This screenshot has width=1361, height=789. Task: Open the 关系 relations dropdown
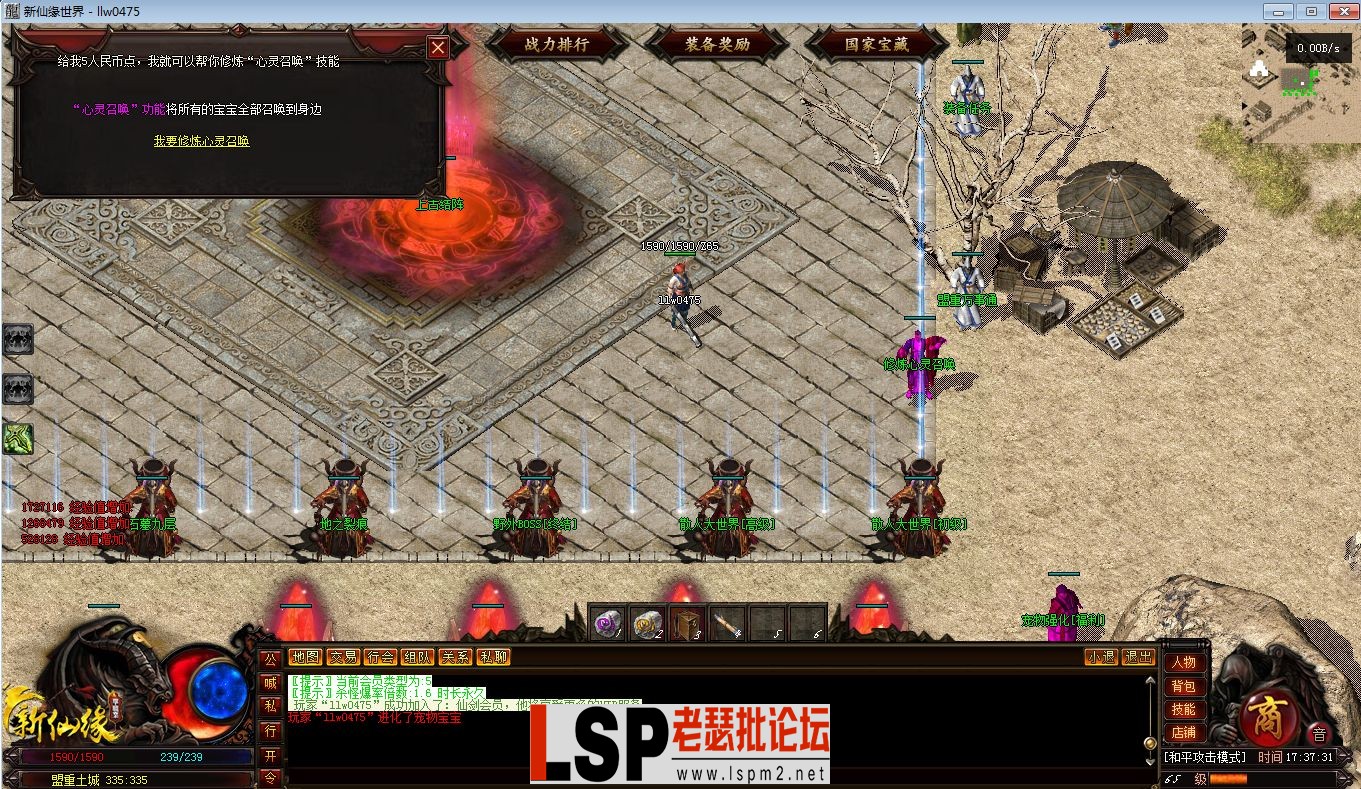[456, 657]
